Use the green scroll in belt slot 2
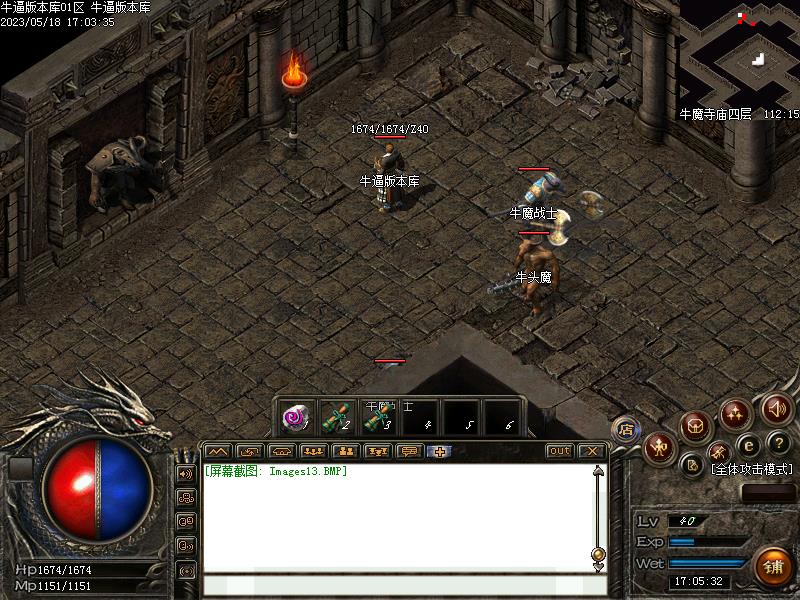Image resolution: width=800 pixels, height=600 pixels. pyautogui.click(x=336, y=417)
